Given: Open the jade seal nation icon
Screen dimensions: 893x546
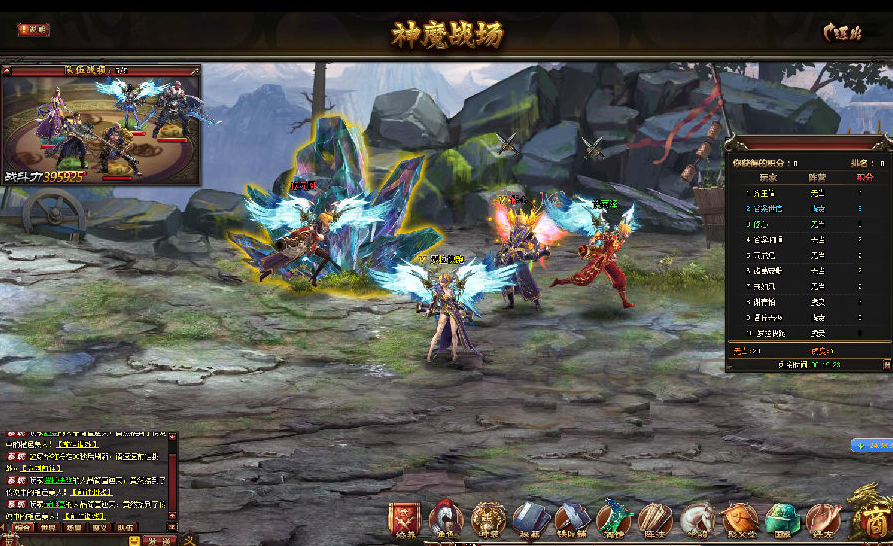Looking at the screenshot, I should pyautogui.click(x=781, y=519).
